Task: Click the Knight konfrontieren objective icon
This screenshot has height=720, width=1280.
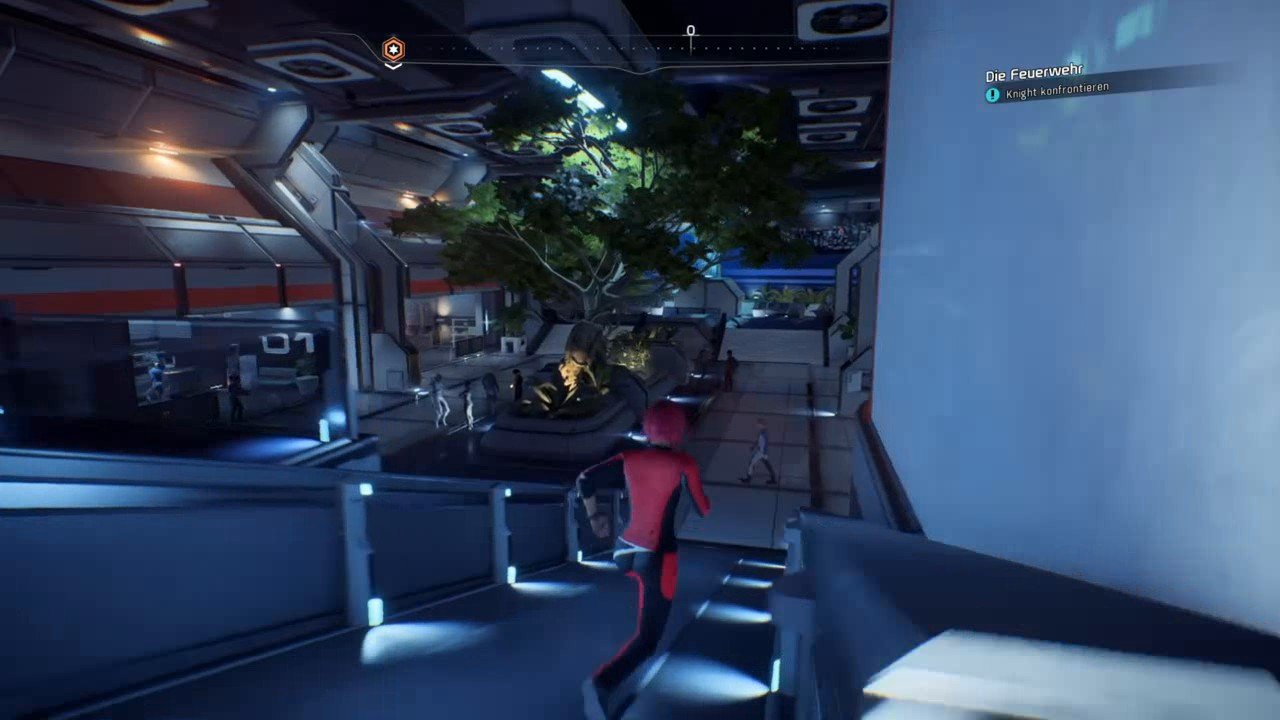Action: pos(992,95)
